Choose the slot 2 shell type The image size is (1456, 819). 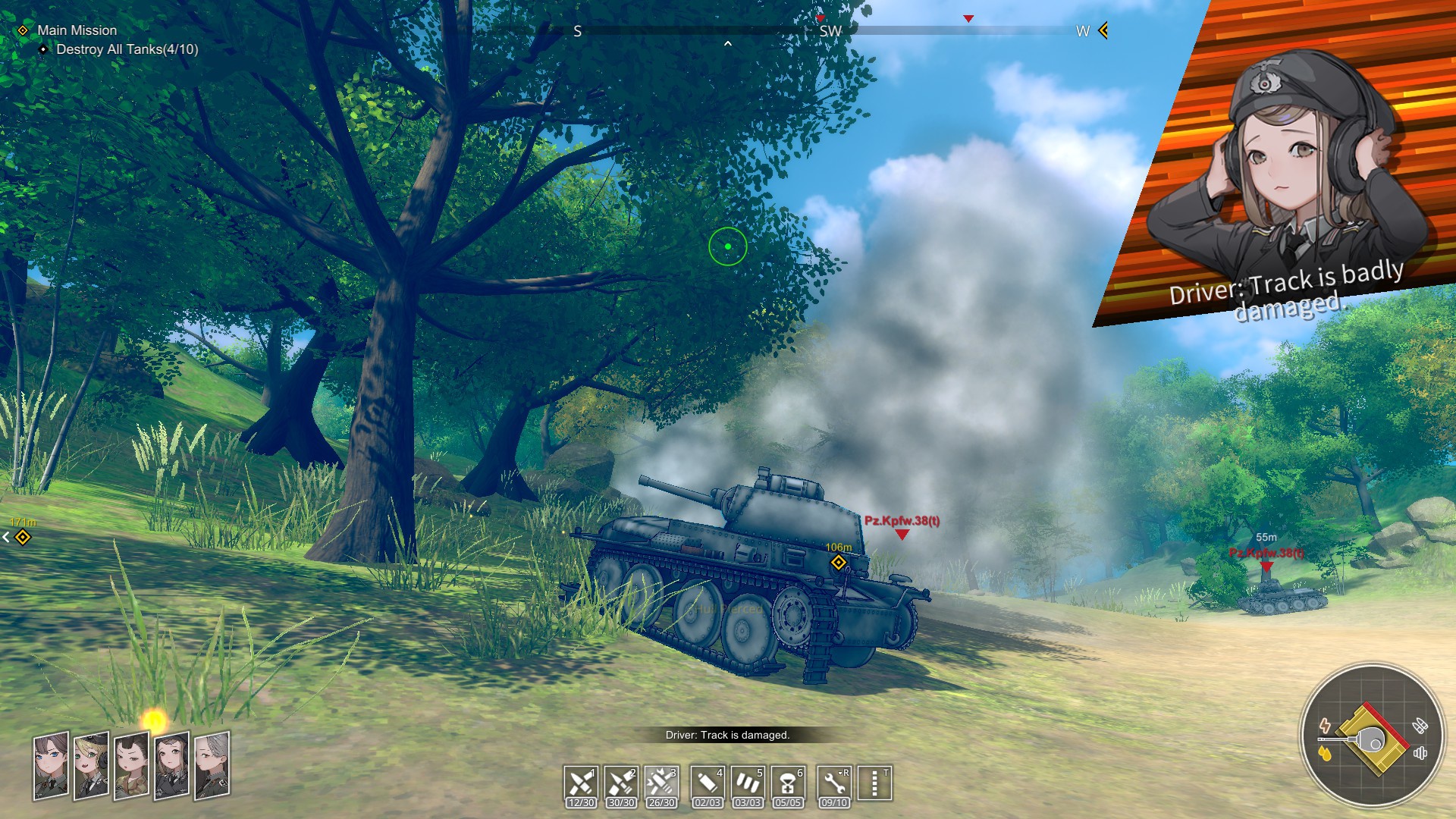point(621,782)
